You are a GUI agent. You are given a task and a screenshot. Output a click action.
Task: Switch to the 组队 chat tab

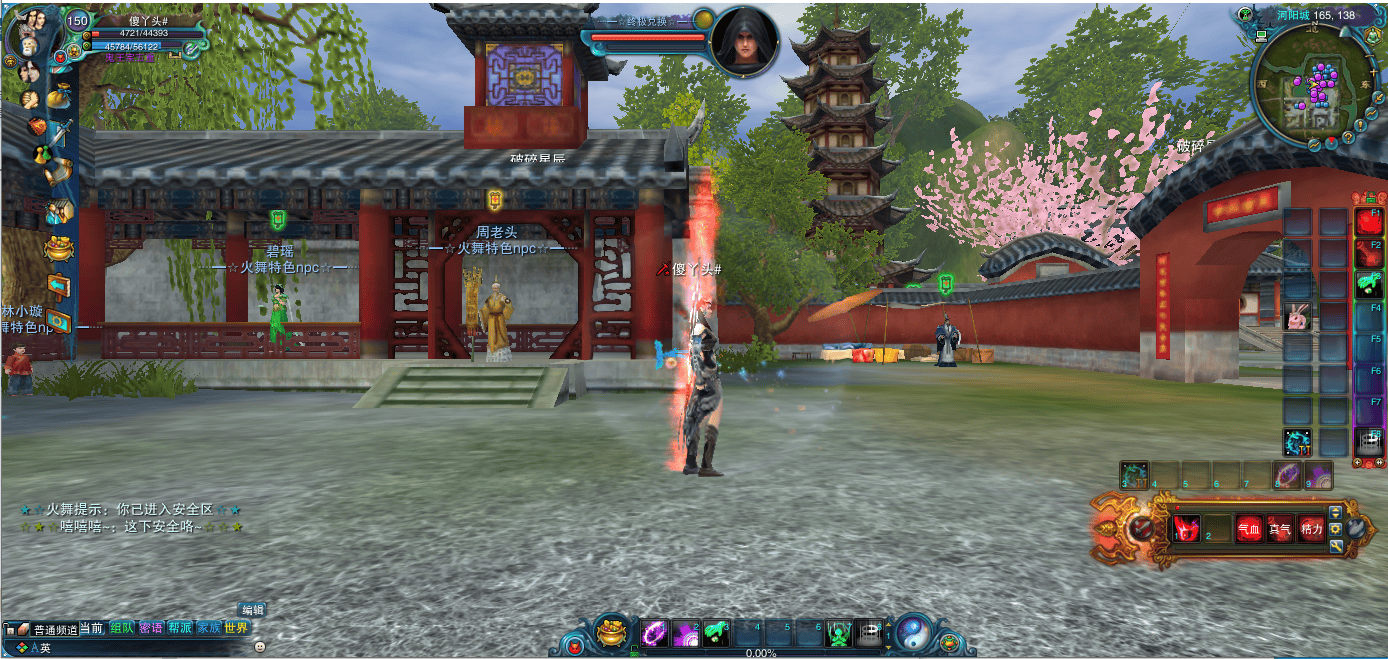[x=122, y=628]
